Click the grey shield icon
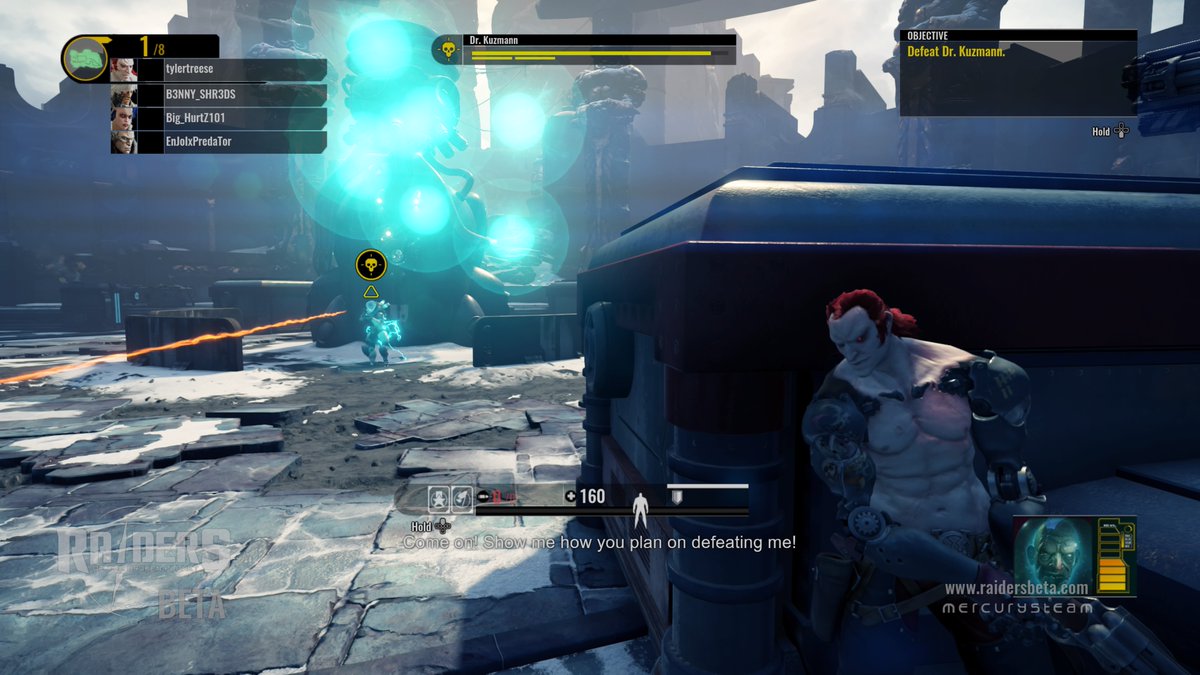Viewport: 1200px width, 675px height. pyautogui.click(x=676, y=497)
